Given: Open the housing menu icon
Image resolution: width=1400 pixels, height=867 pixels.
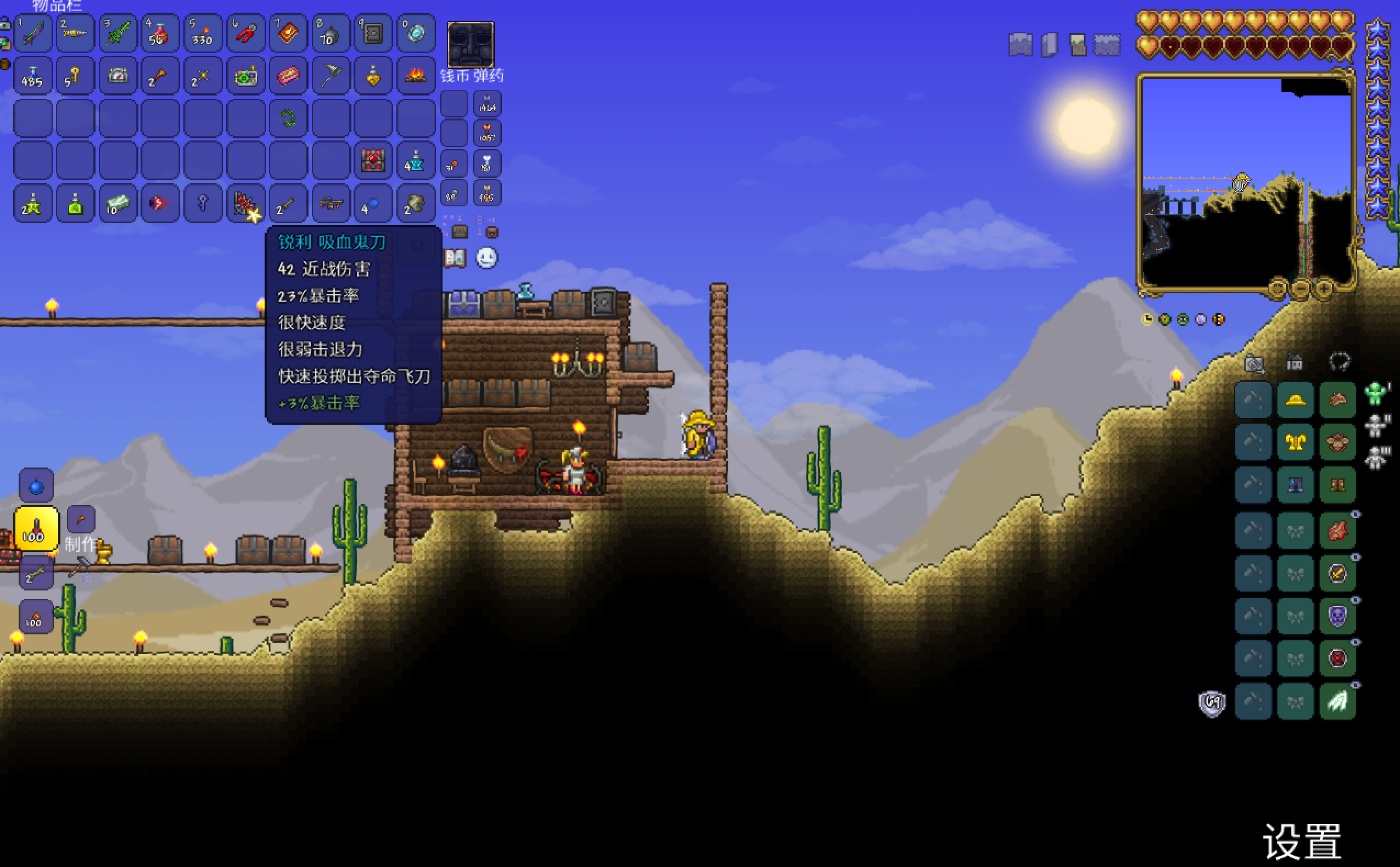Looking at the screenshot, I should pyautogui.click(x=1295, y=362).
